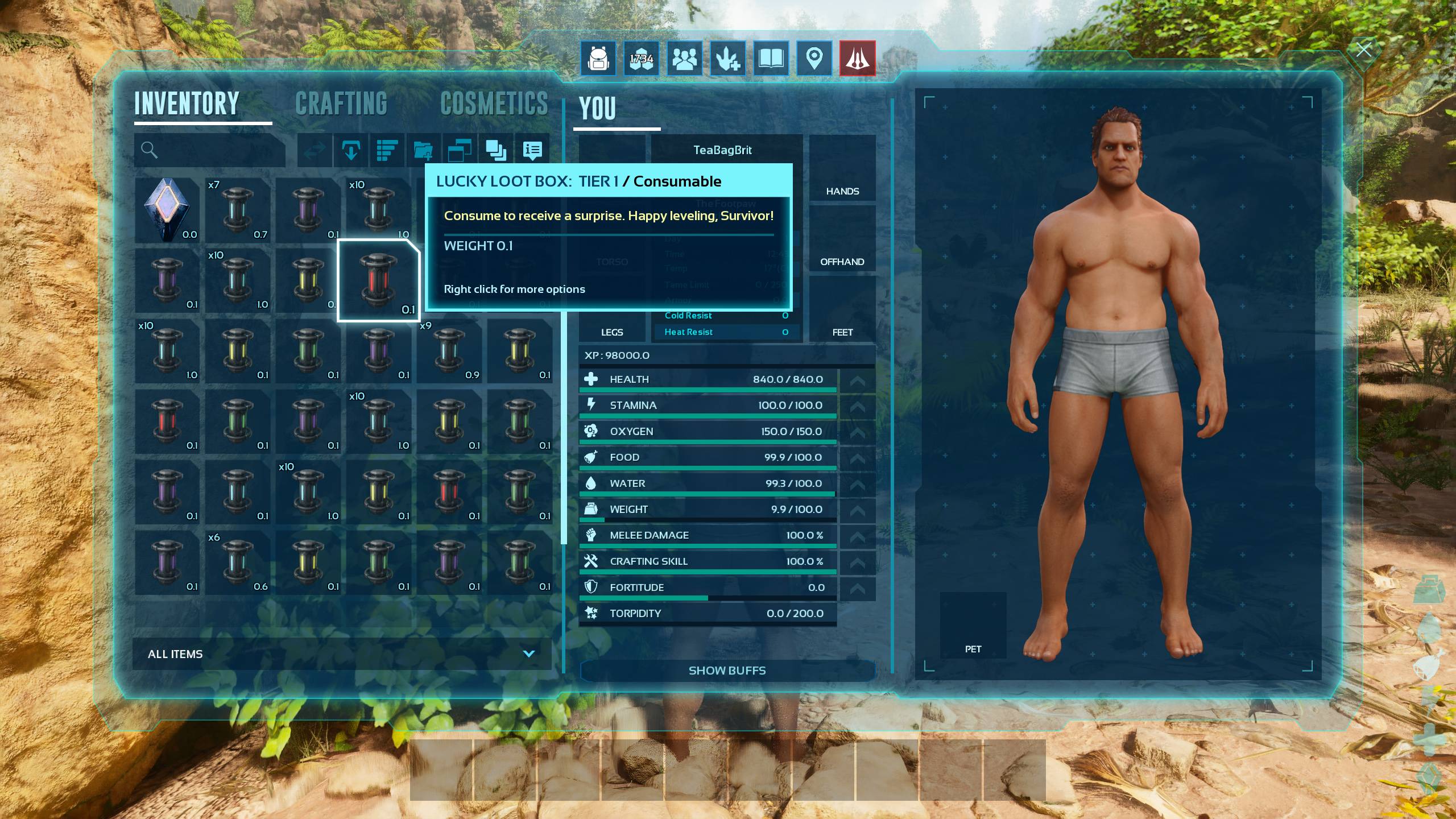The width and height of the screenshot is (1456, 819).
Task: Select the blue crystal gem item
Action: click(167, 210)
